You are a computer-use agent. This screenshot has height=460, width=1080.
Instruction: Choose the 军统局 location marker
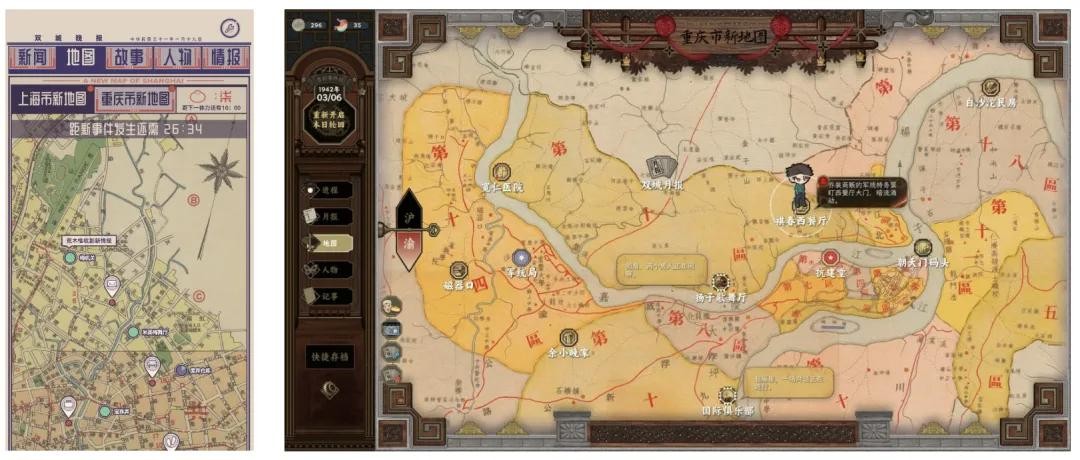tap(521, 258)
